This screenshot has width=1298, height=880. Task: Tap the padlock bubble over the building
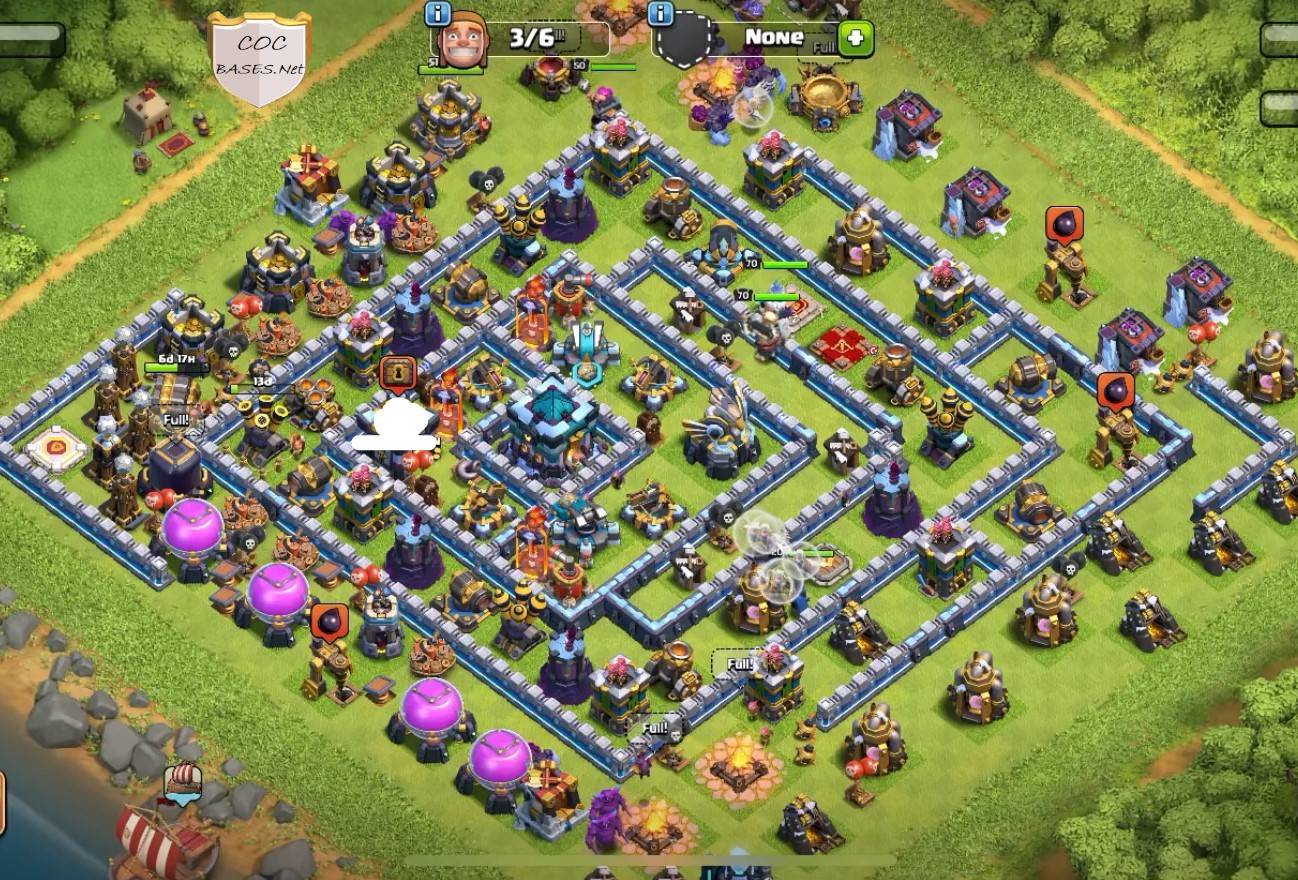pos(397,373)
